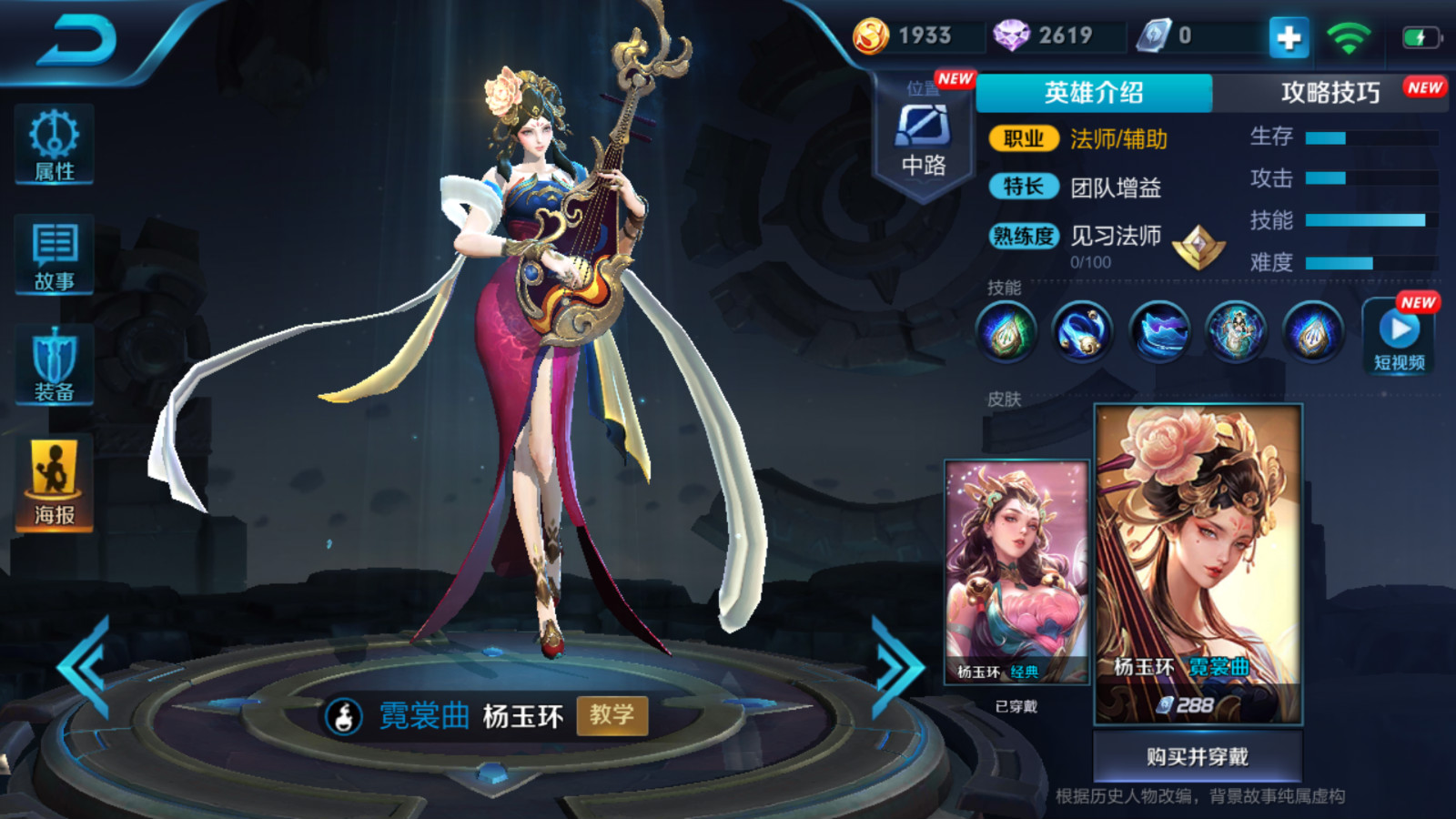View the 海报 poster

55,483
